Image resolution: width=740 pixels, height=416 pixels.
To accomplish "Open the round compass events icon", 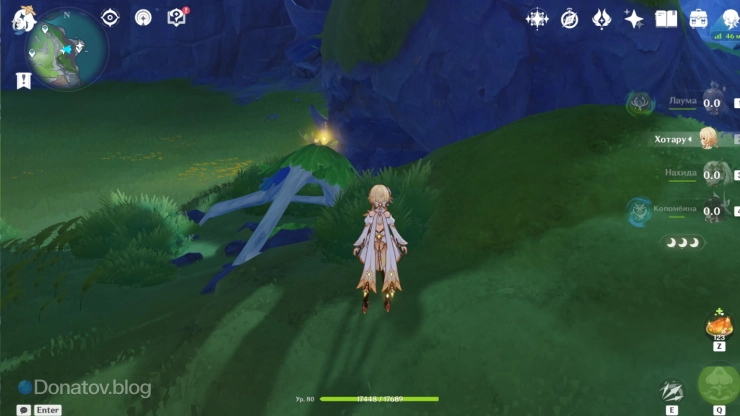I will click(x=570, y=19).
